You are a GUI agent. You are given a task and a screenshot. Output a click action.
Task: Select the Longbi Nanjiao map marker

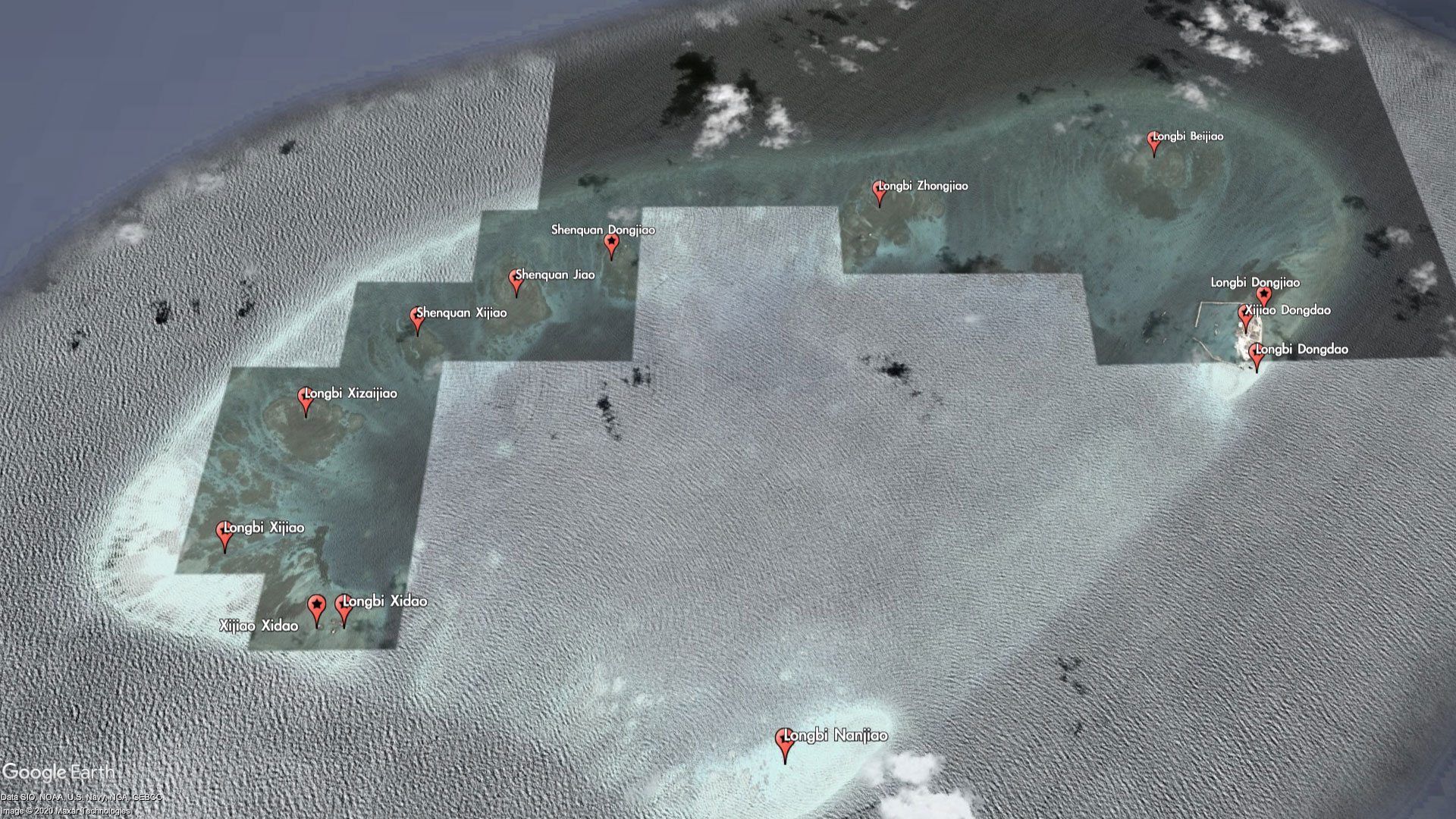click(785, 742)
